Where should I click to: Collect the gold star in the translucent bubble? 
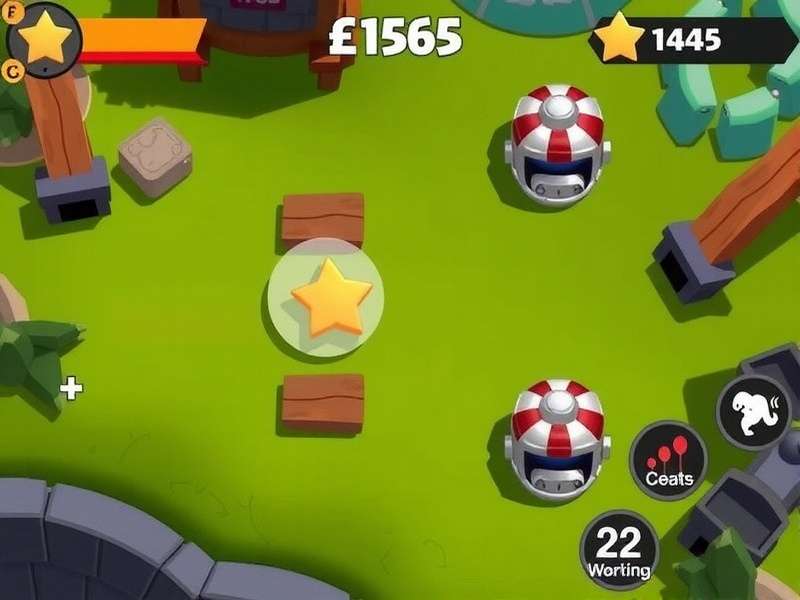click(328, 297)
